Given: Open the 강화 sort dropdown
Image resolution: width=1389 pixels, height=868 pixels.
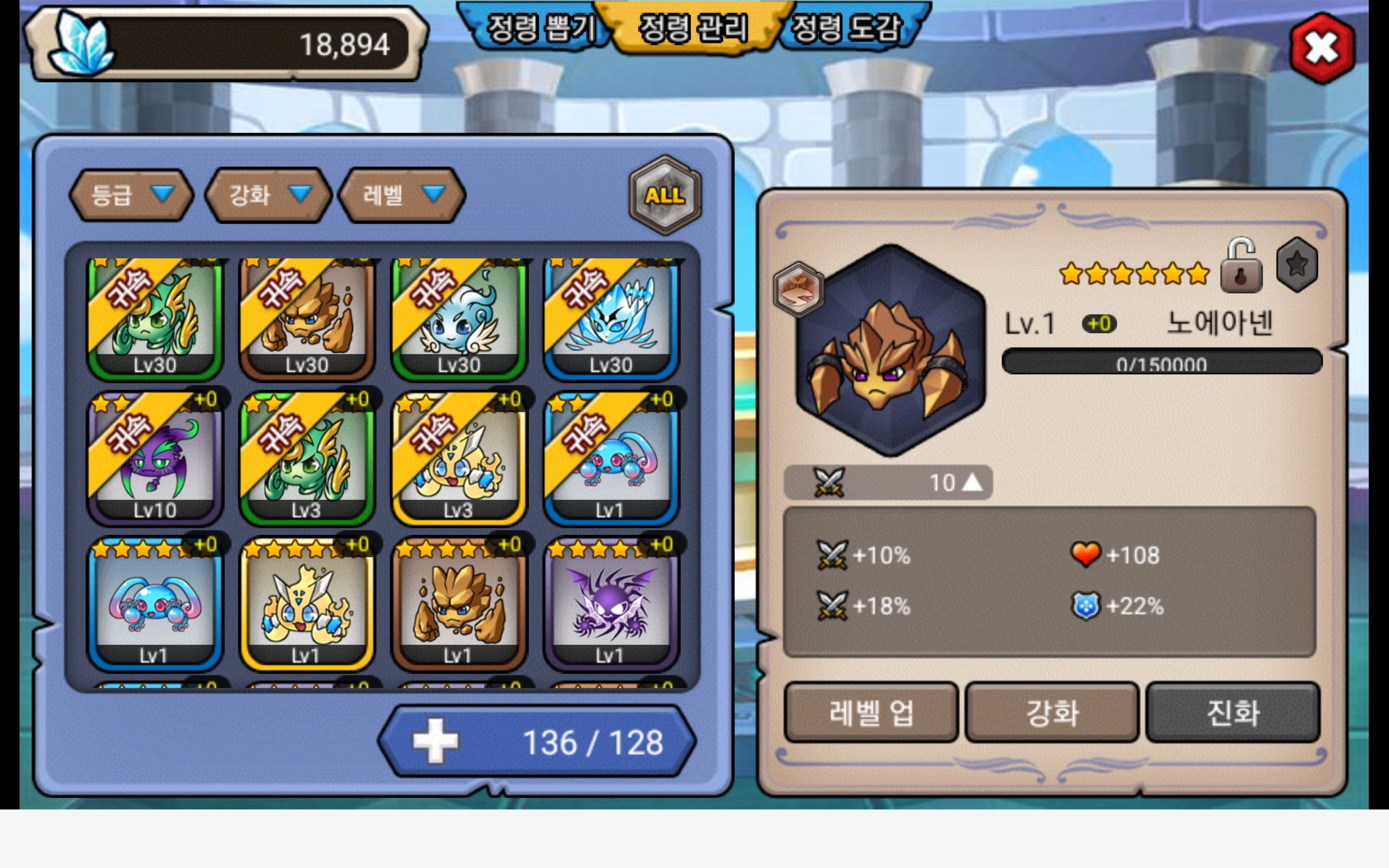Looking at the screenshot, I should [268, 195].
